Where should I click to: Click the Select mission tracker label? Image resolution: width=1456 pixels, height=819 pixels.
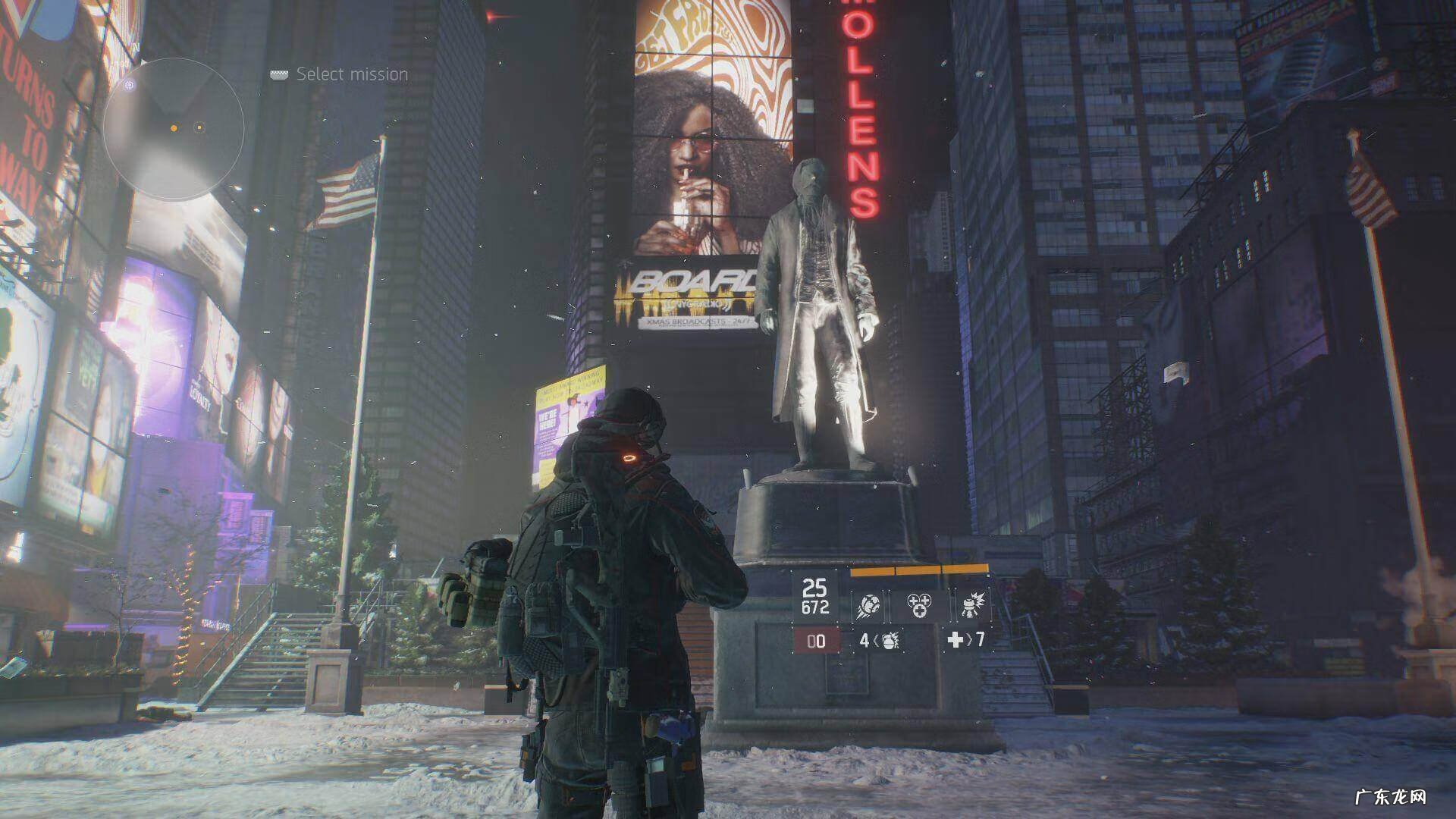tap(352, 74)
